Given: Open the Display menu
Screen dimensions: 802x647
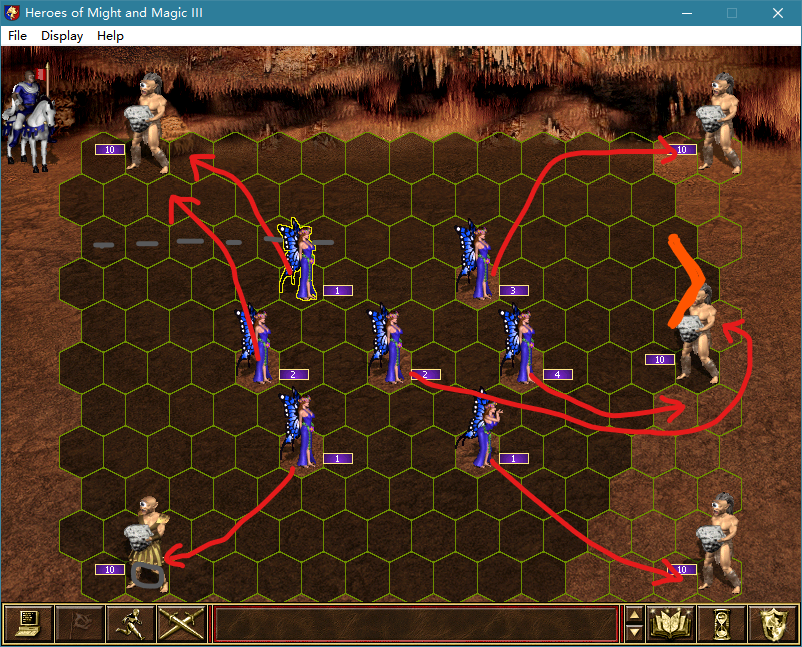Looking at the screenshot, I should (x=62, y=35).
